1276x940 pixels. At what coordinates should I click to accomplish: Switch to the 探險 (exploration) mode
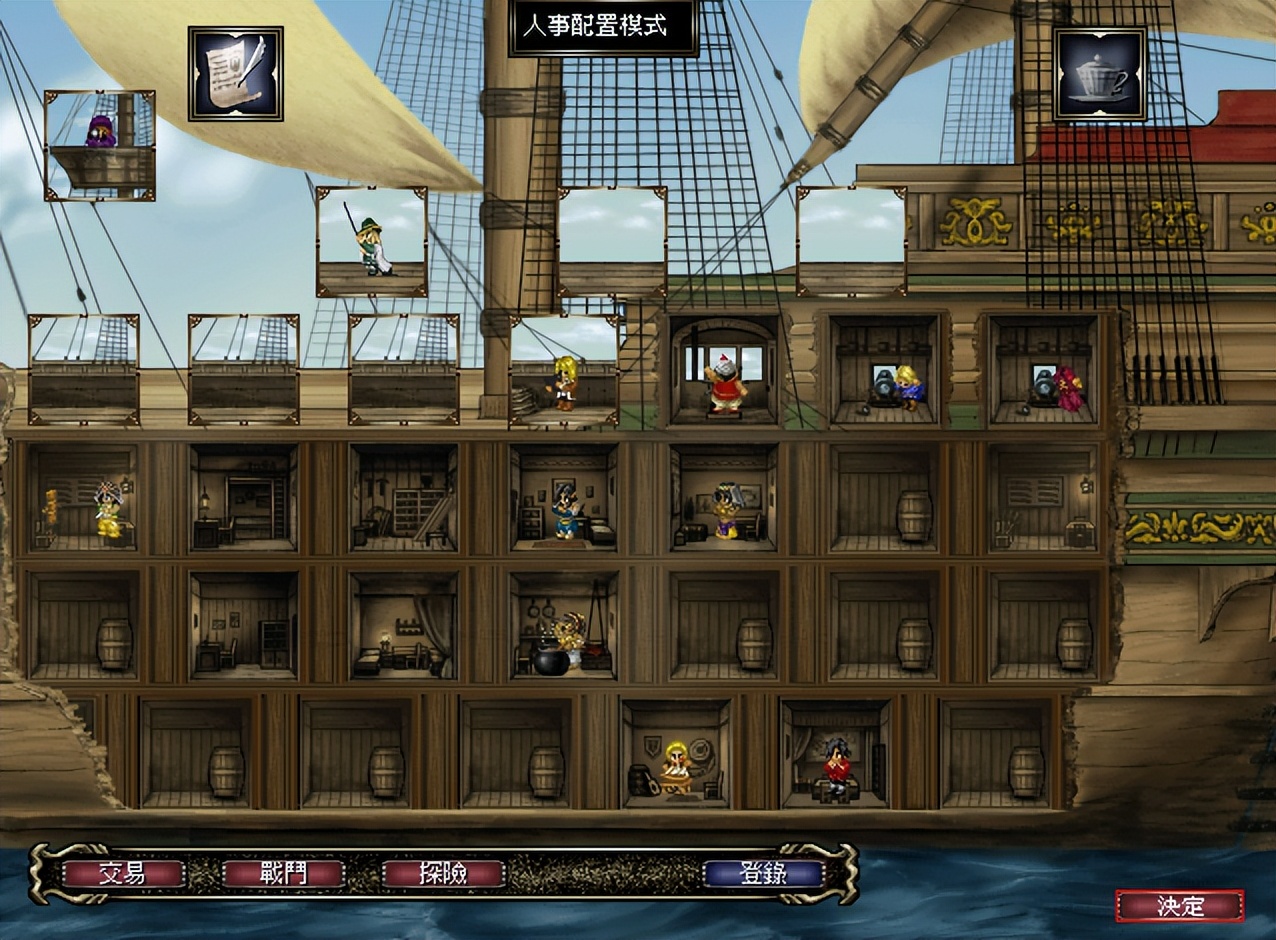pyautogui.click(x=443, y=873)
